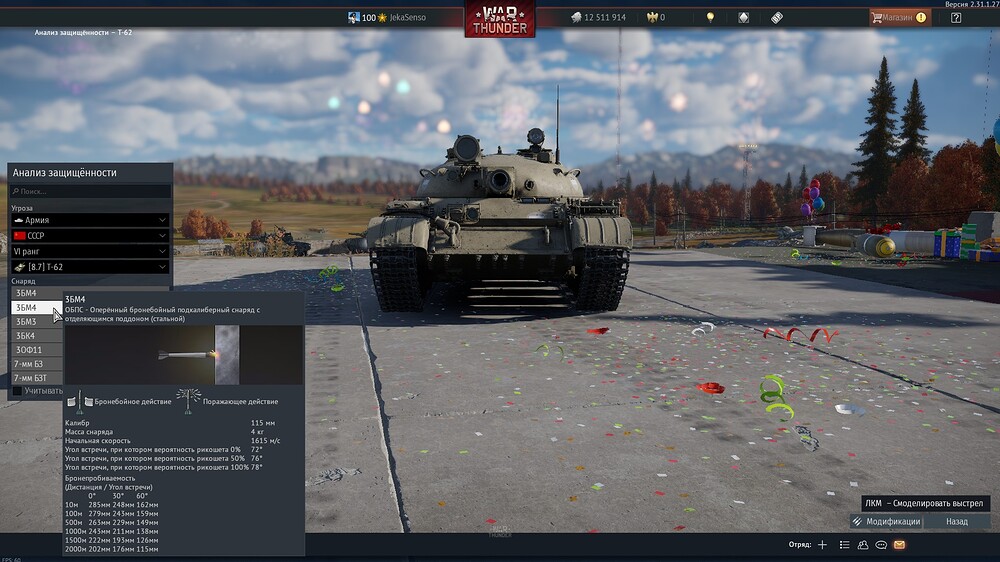Screen dimensions: 1000x562
Task: Click the War Thunder logo
Action: [x=500, y=19]
